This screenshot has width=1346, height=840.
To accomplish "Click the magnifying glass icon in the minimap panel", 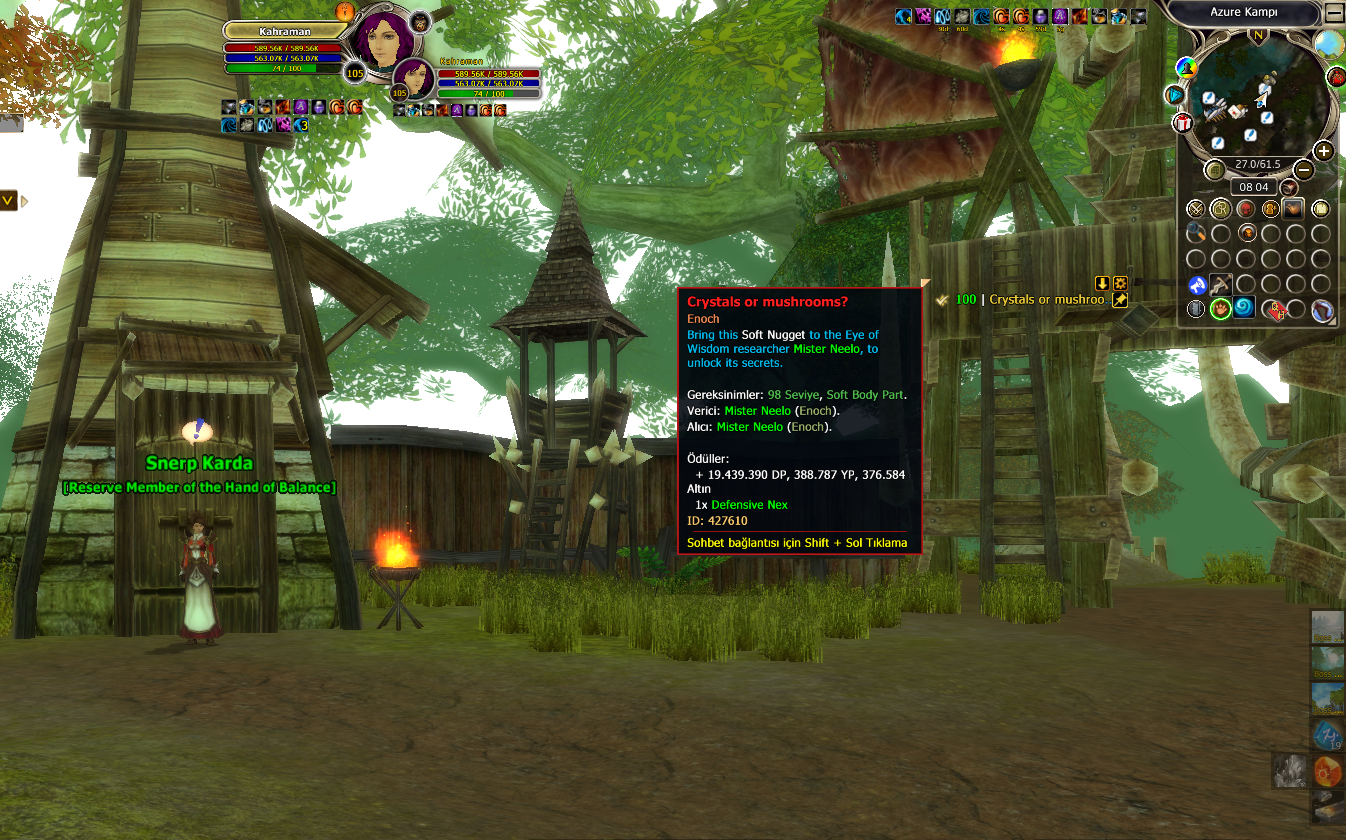I will [1196, 234].
